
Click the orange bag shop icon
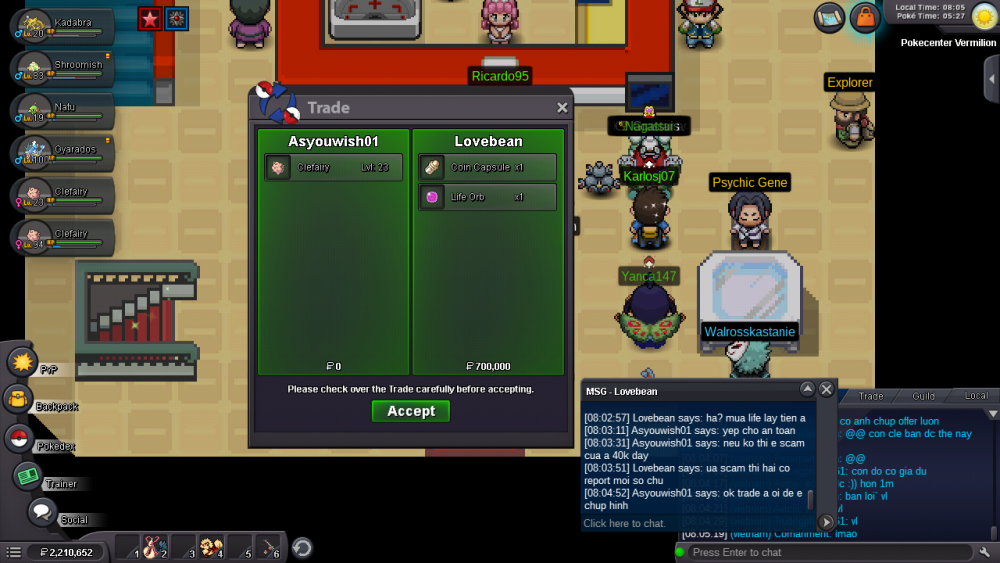pyautogui.click(x=864, y=17)
